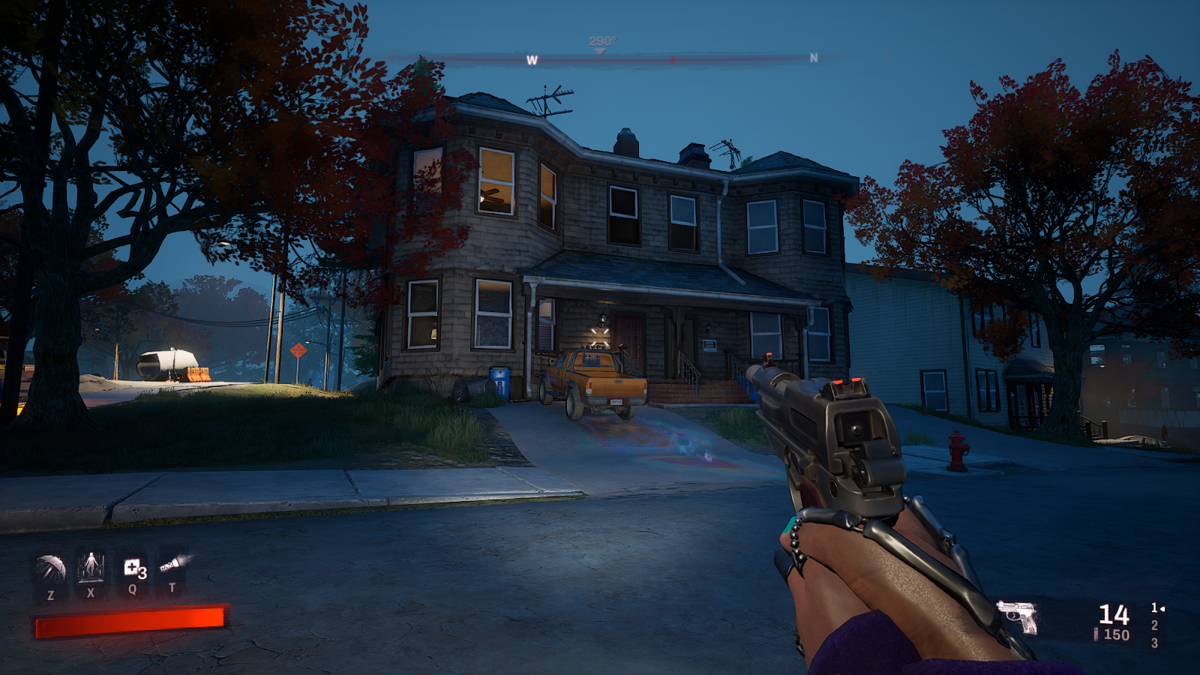The height and width of the screenshot is (675, 1200).
Task: Switch to weapon slot 3
Action: pos(1155,643)
